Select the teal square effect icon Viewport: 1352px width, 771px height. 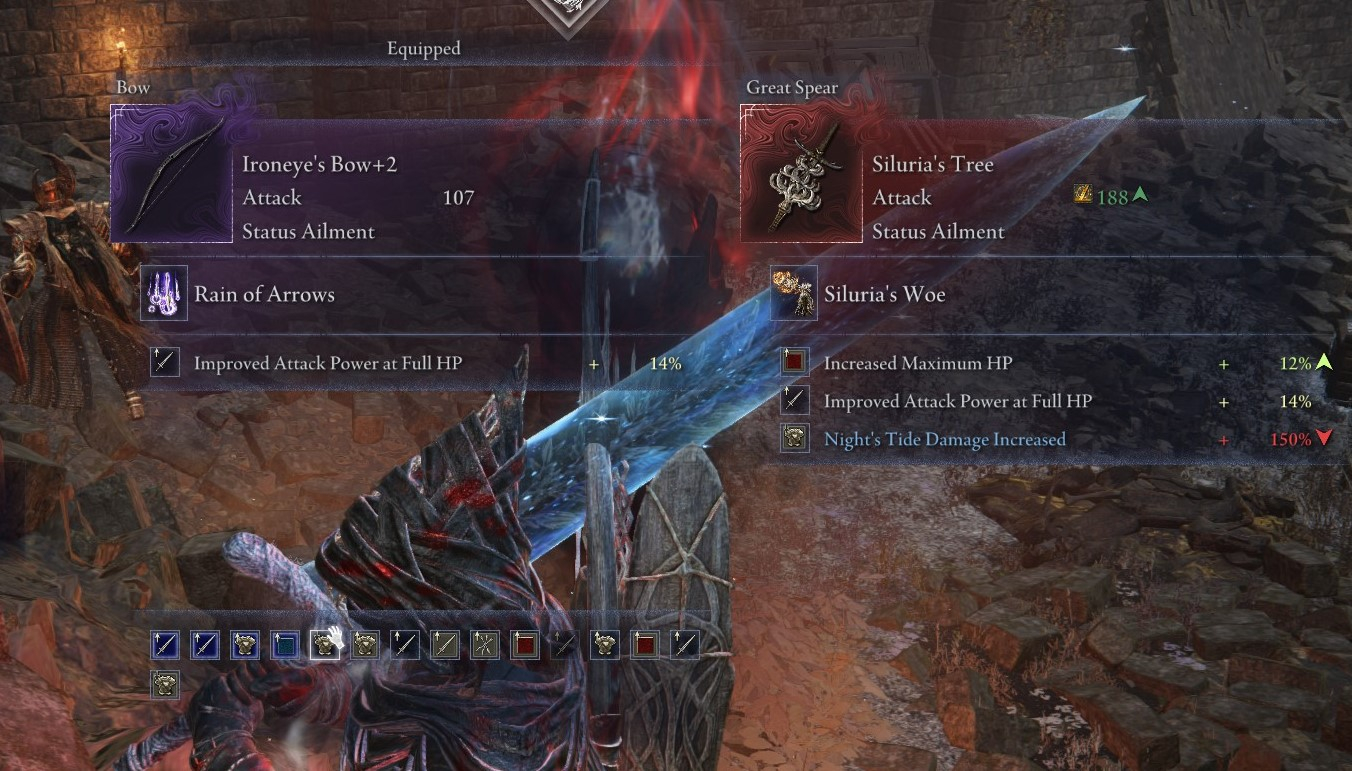pyautogui.click(x=285, y=645)
